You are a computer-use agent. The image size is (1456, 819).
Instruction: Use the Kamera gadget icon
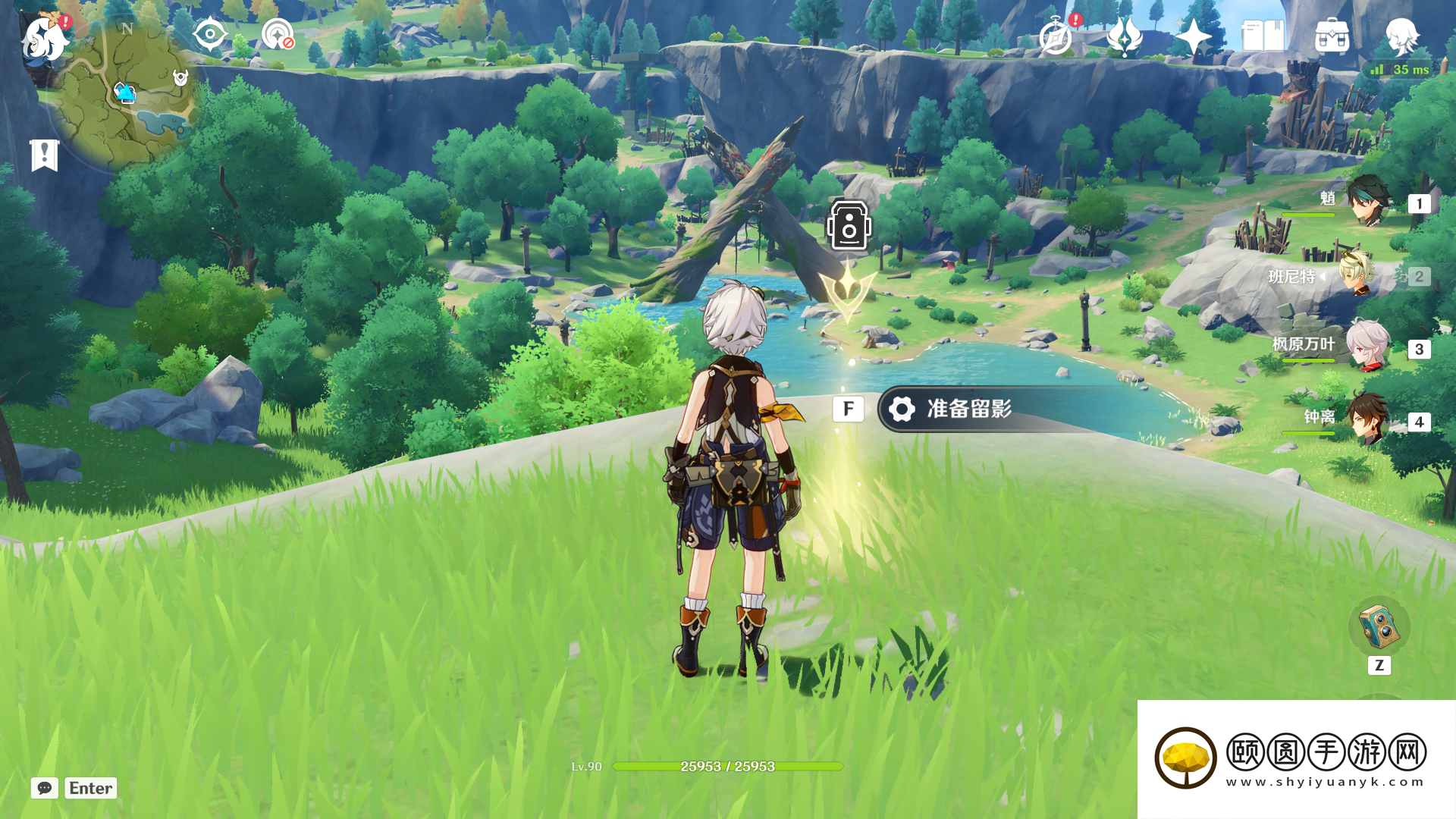point(1379,626)
